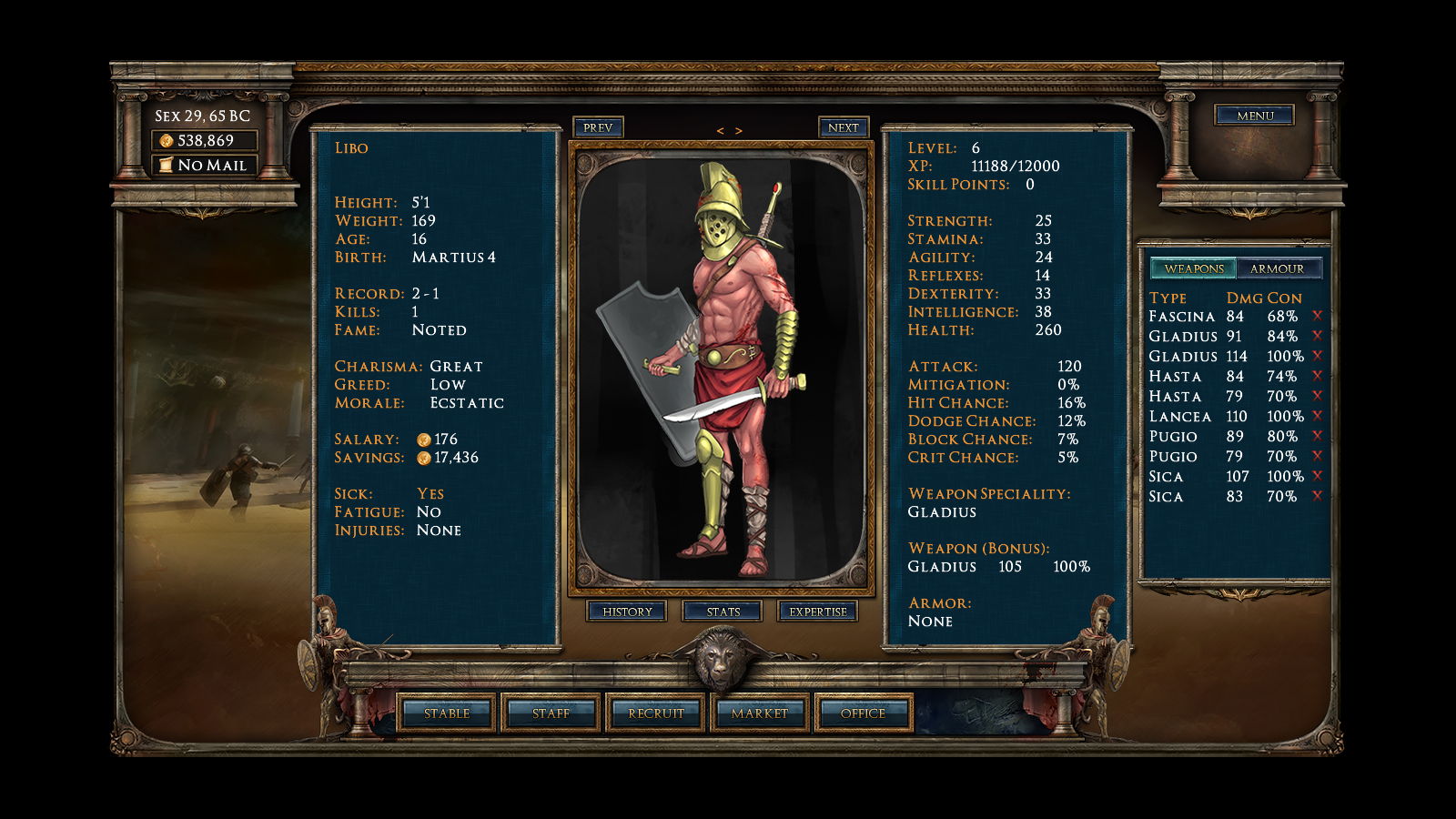
Task: Open the Expertise page
Action: [817, 612]
